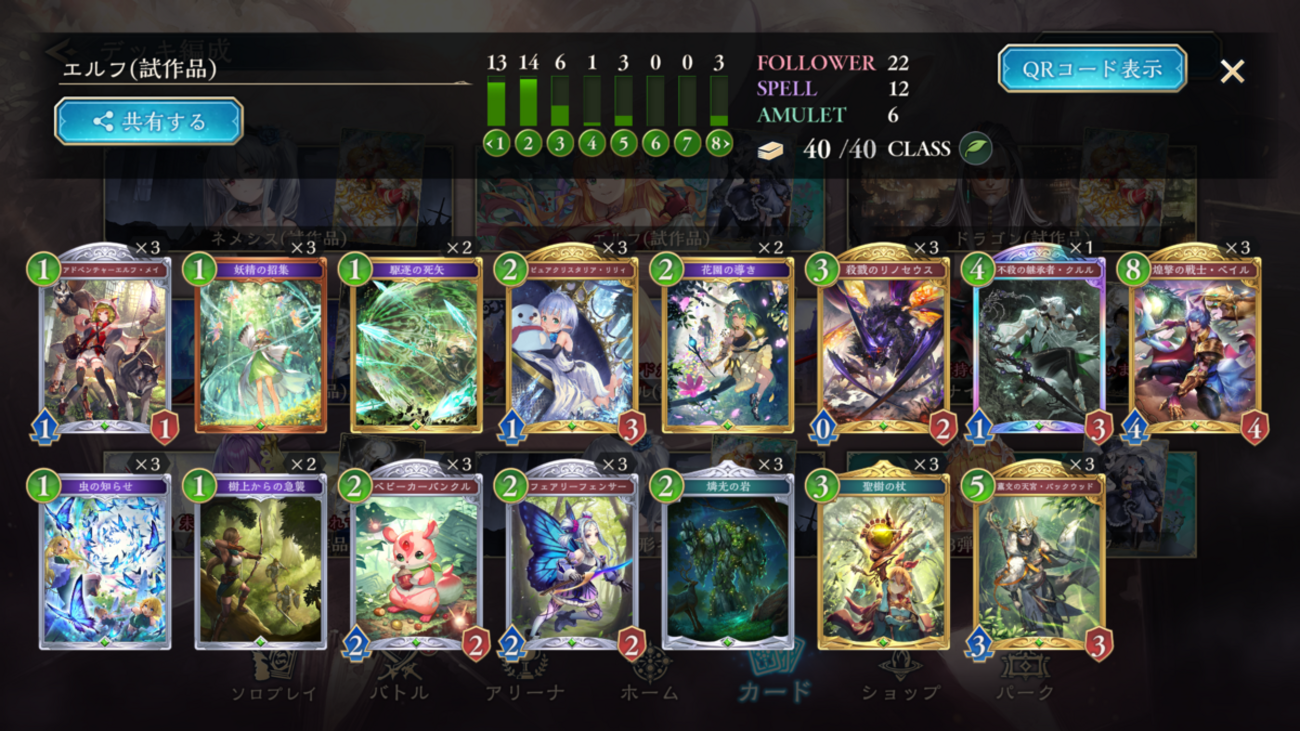
Task: View the Baby Carbuncle card
Action: (417, 562)
